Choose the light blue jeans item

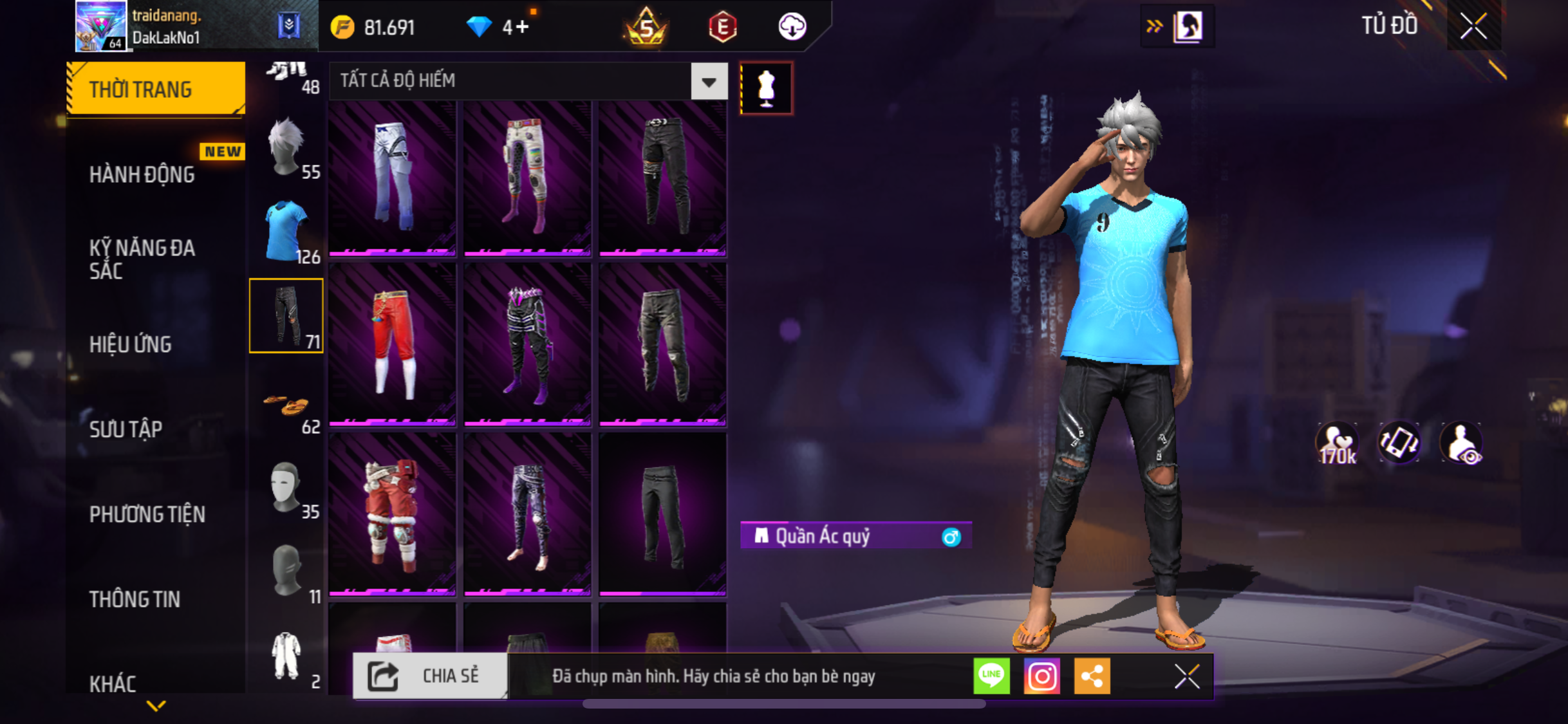[x=393, y=177]
